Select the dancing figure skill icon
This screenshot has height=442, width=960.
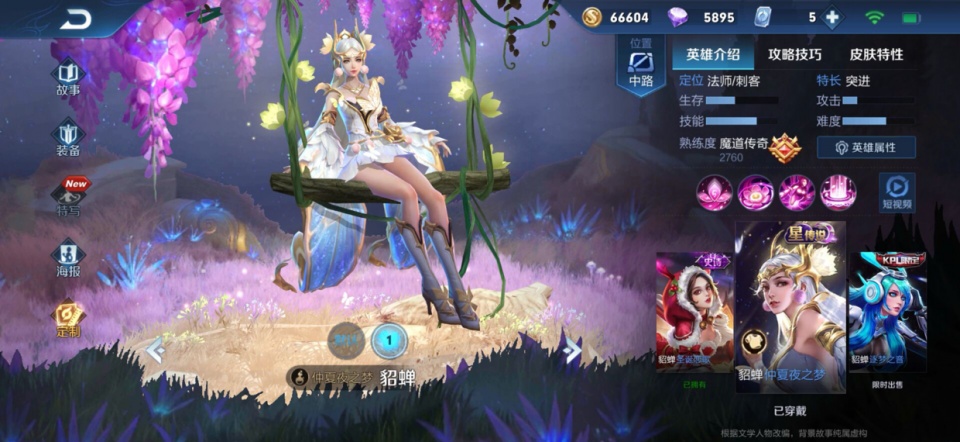click(x=797, y=192)
